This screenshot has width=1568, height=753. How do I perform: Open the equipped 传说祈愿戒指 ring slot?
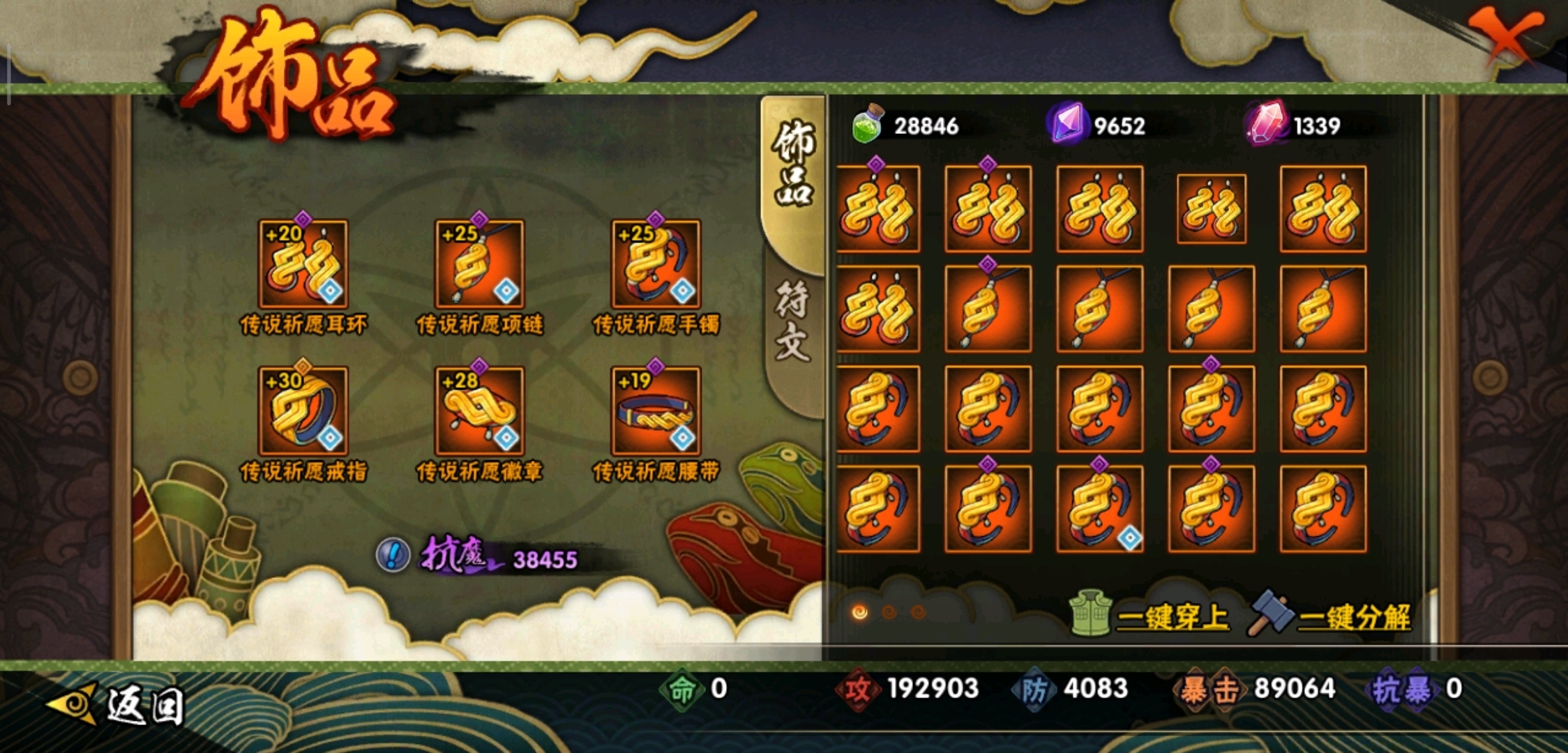pos(303,411)
